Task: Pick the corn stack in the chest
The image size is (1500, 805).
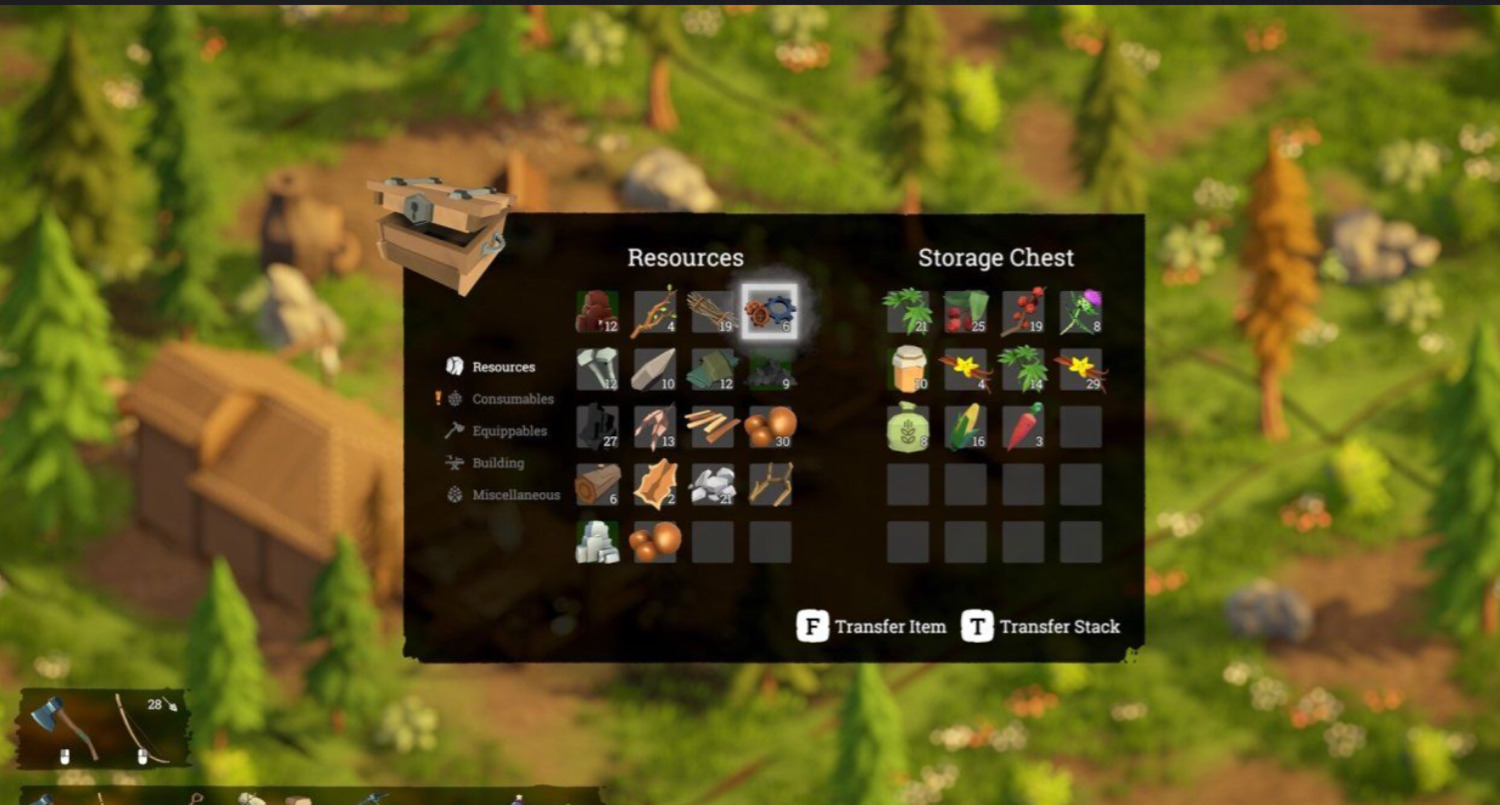Action: 965,427
